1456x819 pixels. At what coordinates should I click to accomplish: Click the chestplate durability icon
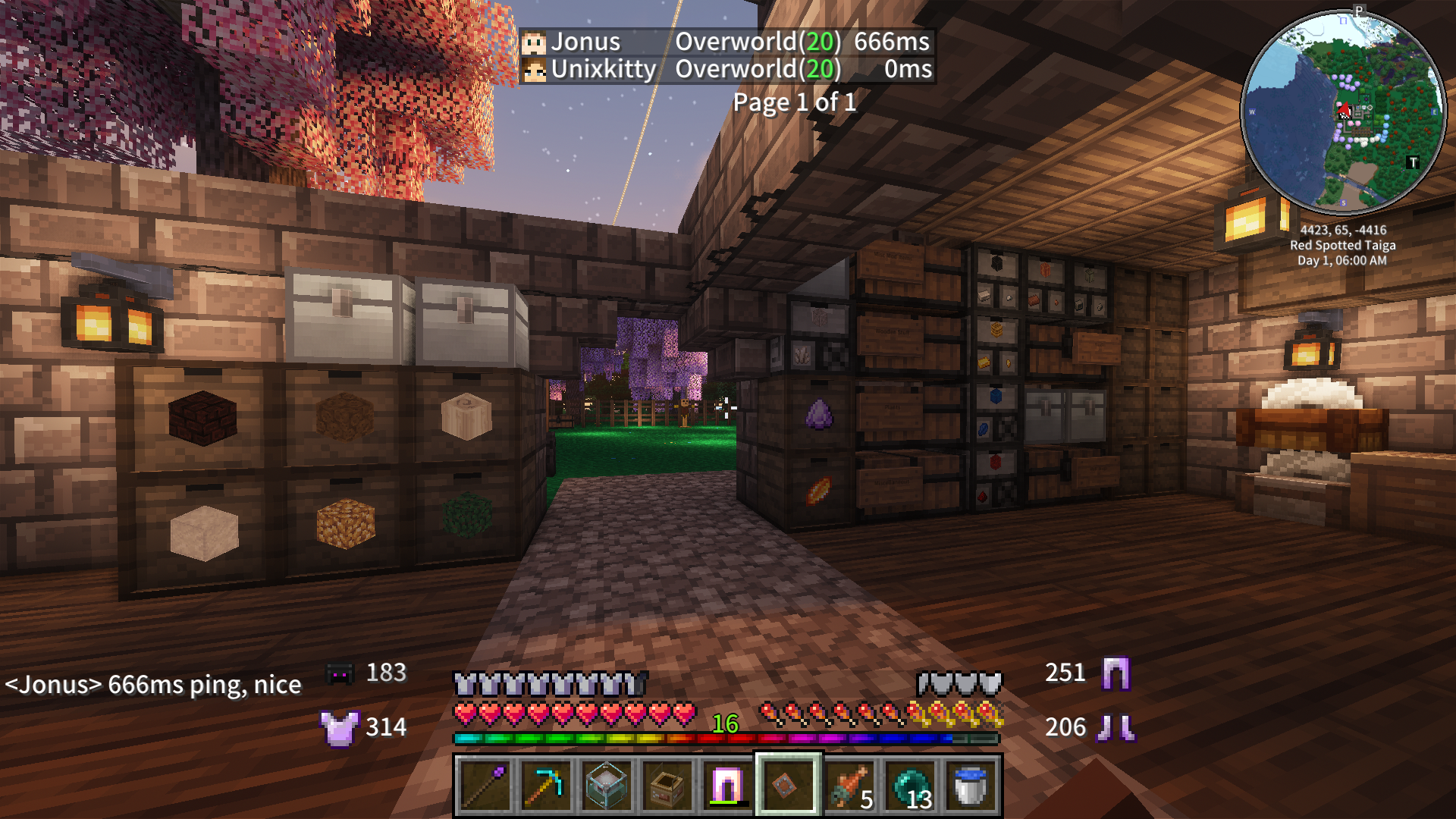coord(339,728)
